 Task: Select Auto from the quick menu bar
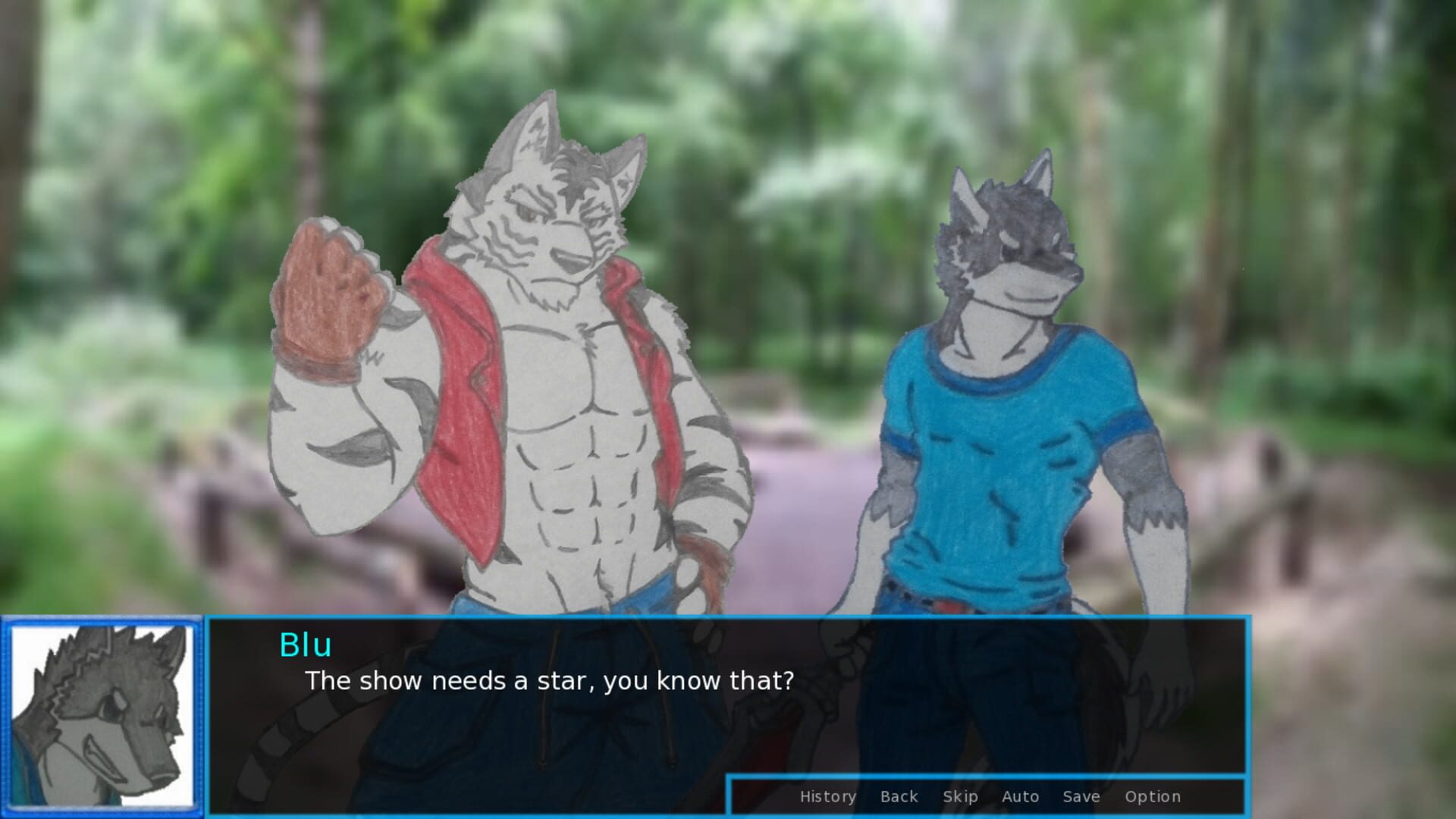1020,796
